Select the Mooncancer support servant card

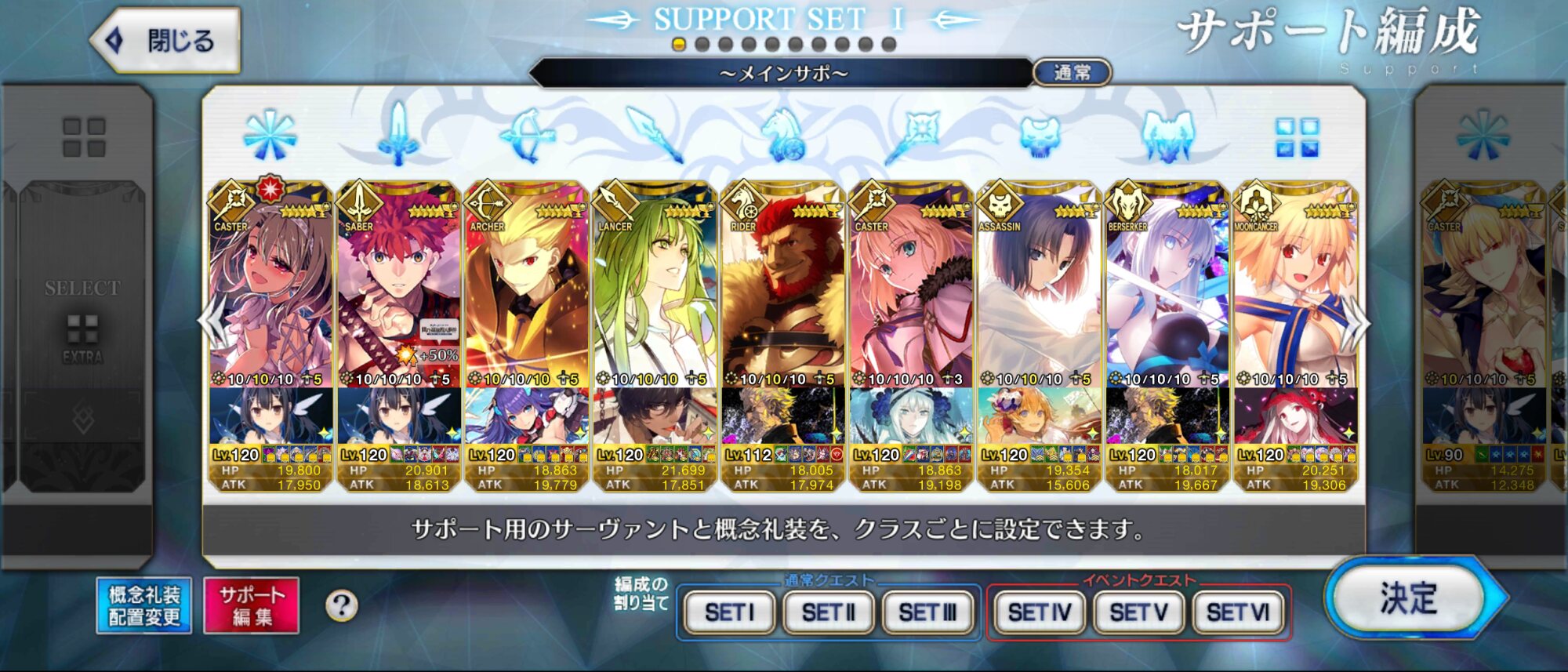[x=1295, y=298]
